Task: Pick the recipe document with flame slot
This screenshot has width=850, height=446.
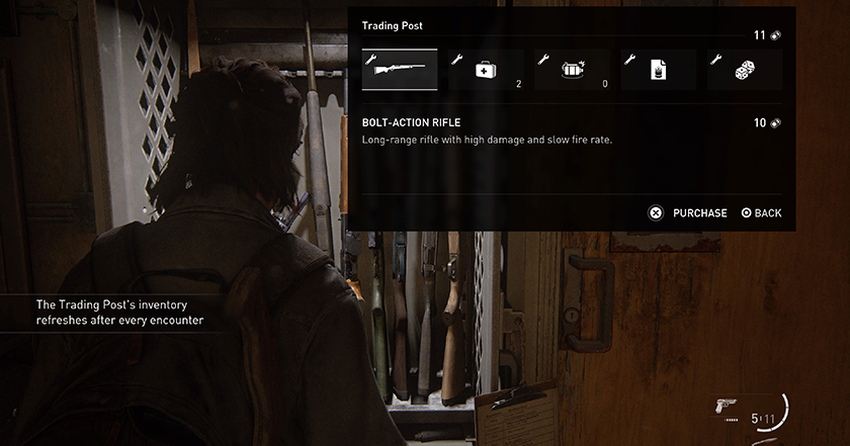Action: [658, 70]
